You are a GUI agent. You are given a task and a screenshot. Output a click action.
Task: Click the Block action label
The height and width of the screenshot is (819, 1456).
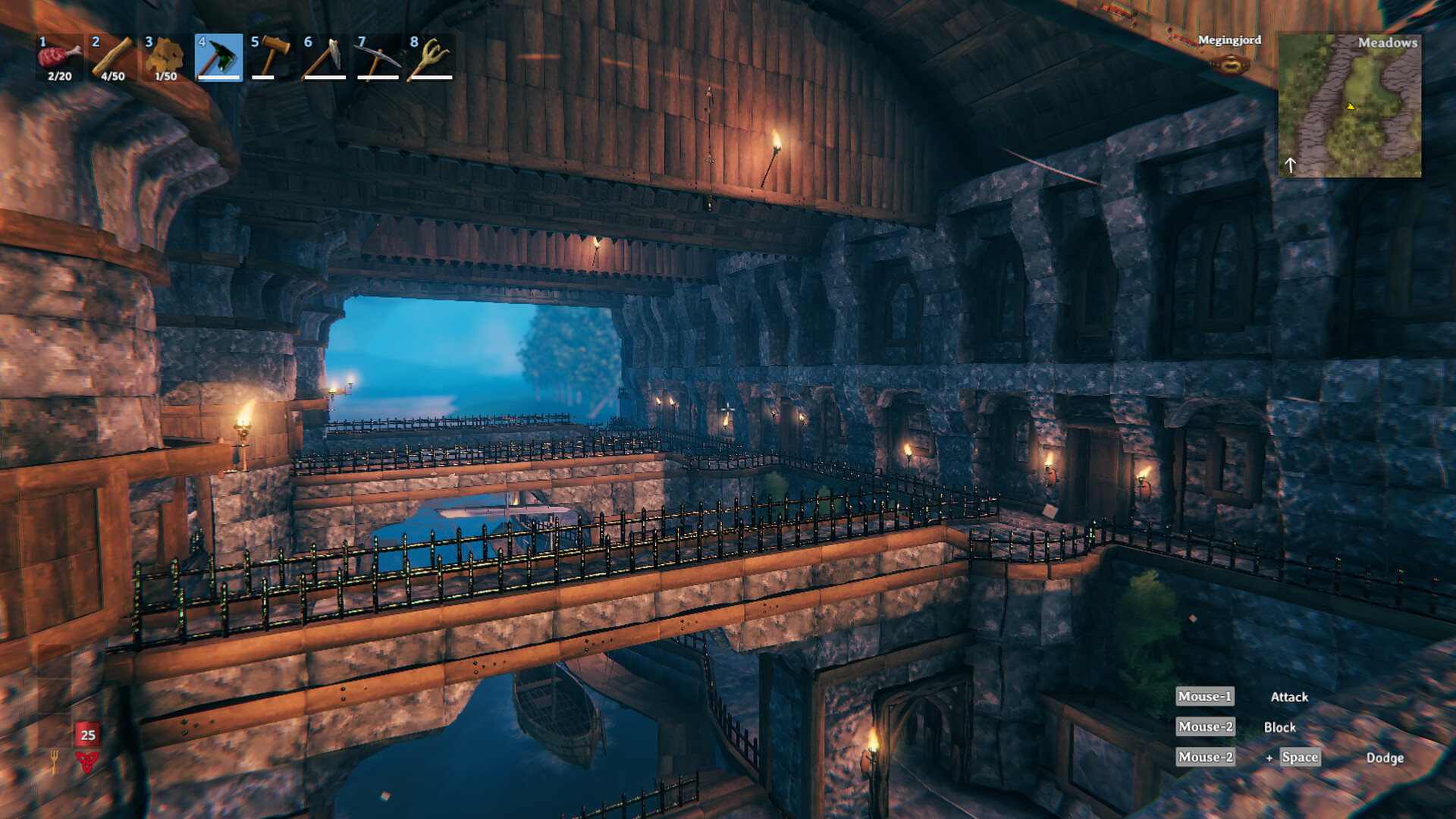point(1282,726)
